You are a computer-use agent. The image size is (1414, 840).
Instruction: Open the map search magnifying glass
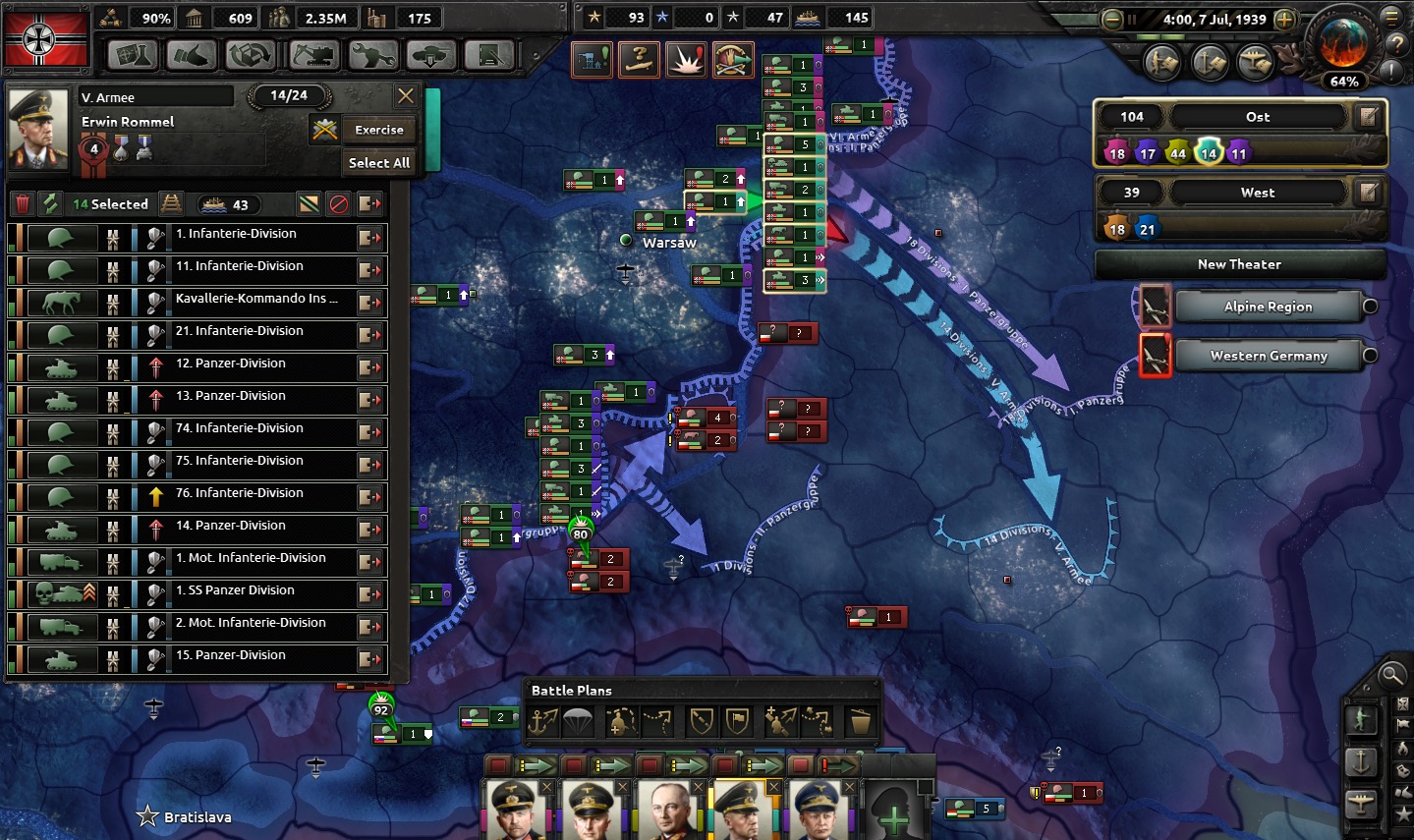pyautogui.click(x=1391, y=675)
